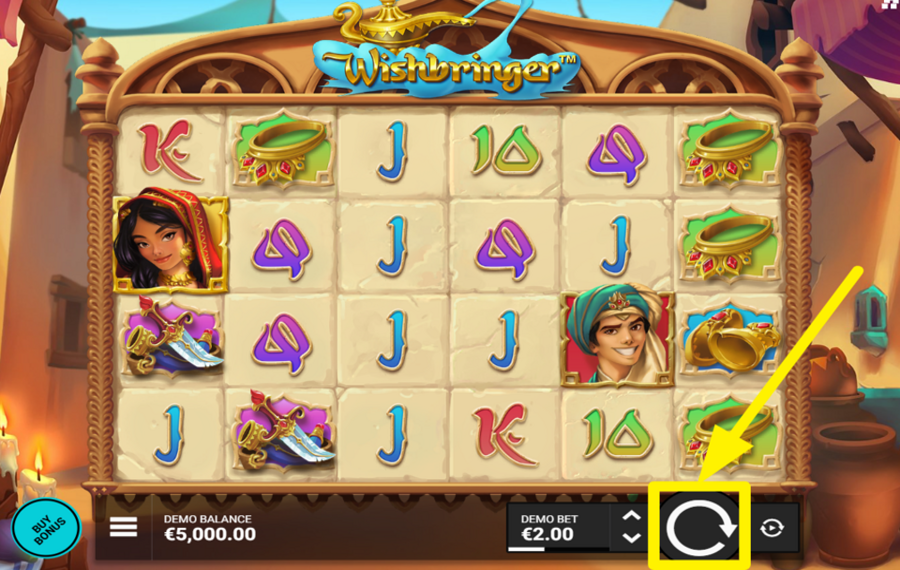Decrease the demo bet with the down arrow
The height and width of the screenshot is (570, 900).
tap(631, 537)
